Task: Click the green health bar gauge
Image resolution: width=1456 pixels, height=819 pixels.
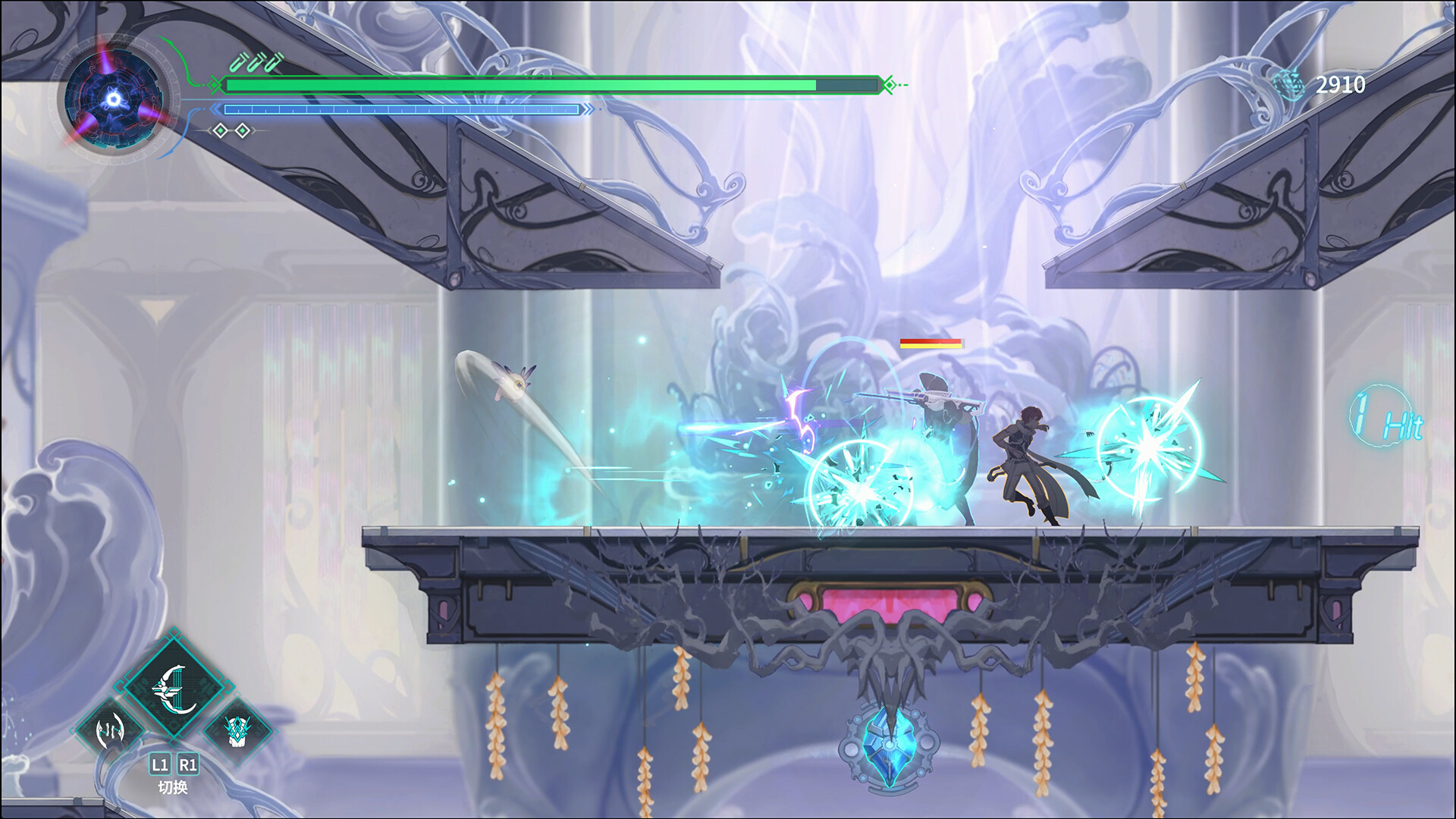Action: (x=531, y=85)
